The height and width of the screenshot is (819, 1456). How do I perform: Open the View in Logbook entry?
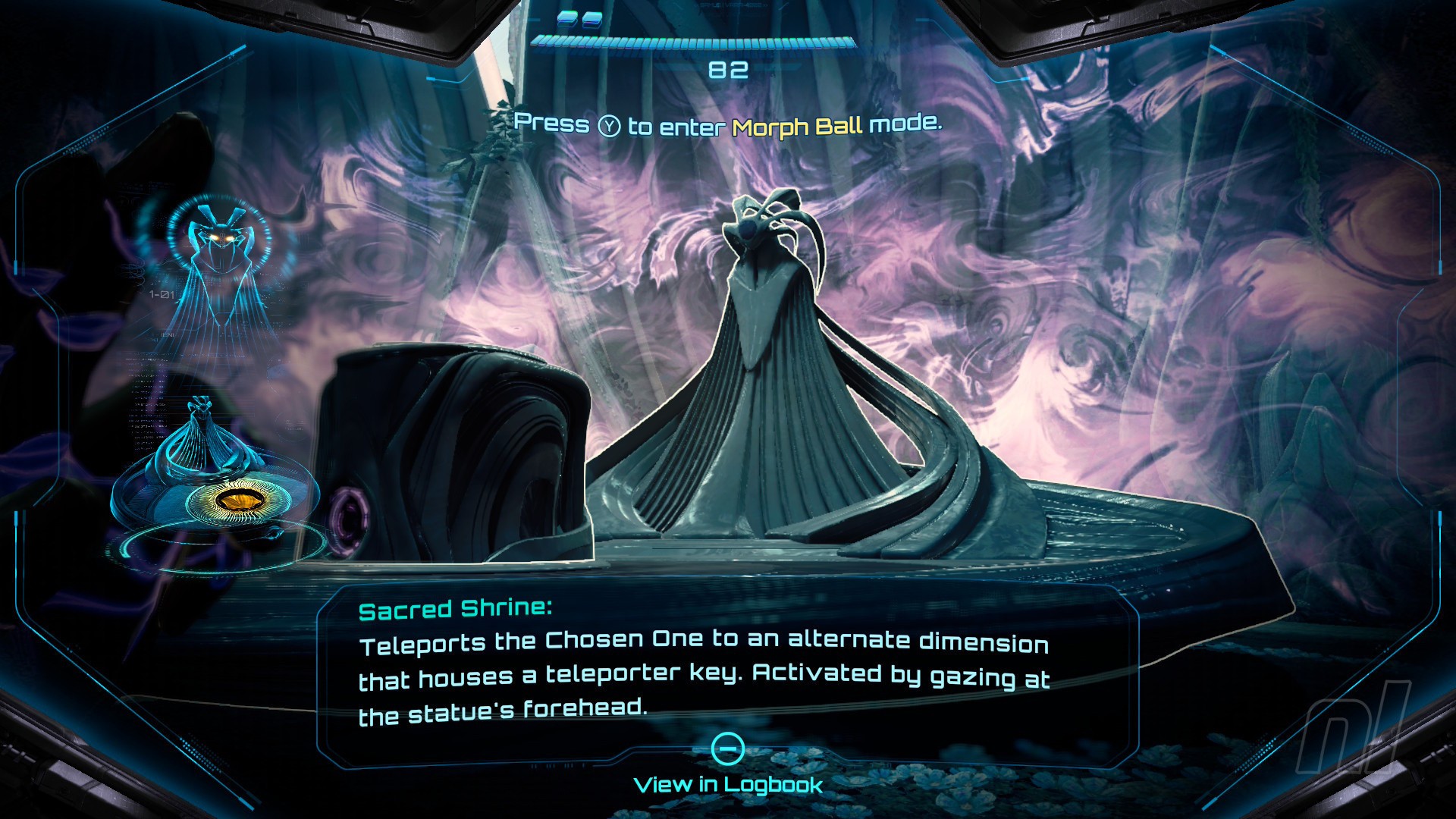tap(728, 783)
